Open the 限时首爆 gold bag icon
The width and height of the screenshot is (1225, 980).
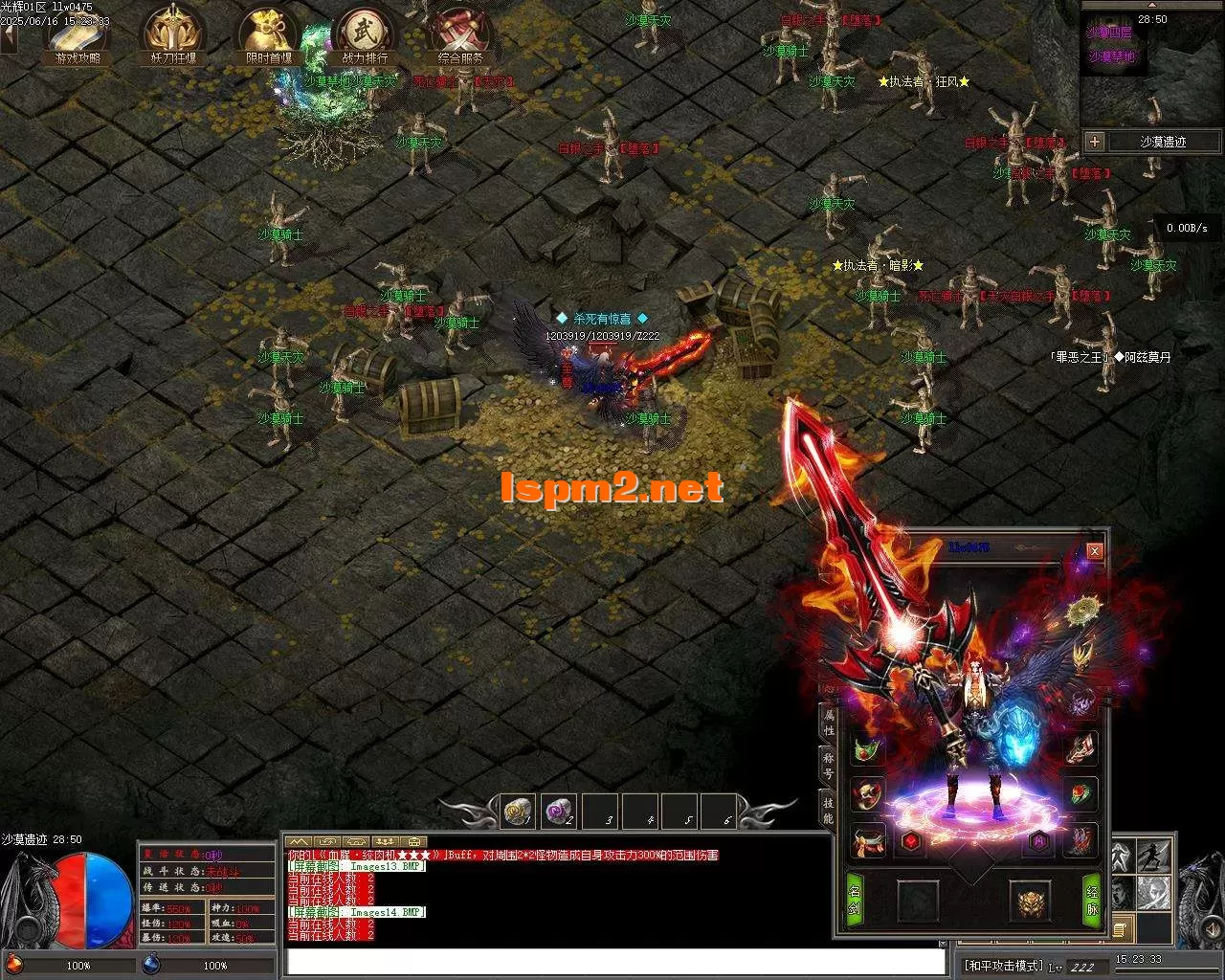268,35
